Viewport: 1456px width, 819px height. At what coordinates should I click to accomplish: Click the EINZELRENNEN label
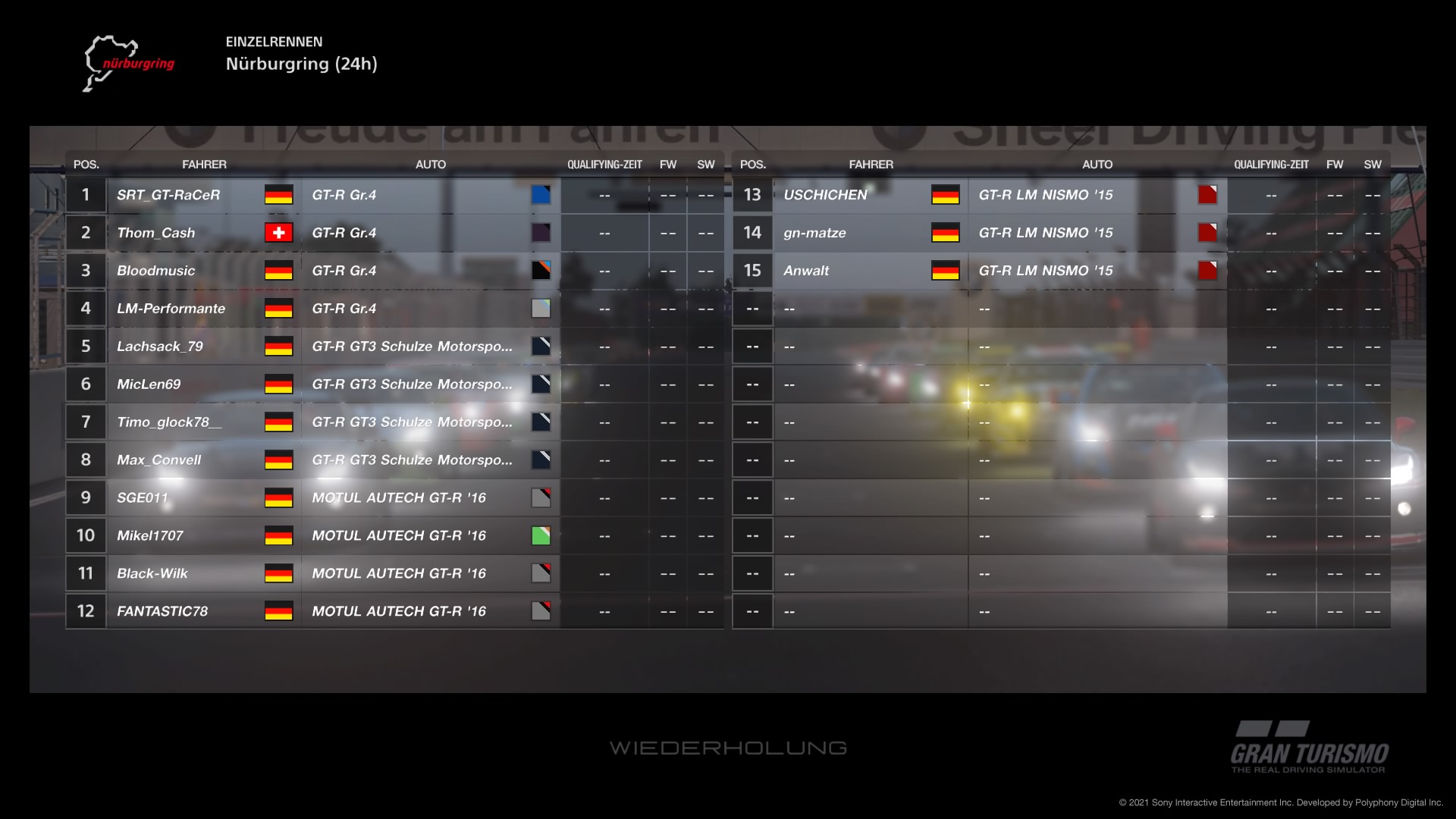[275, 42]
